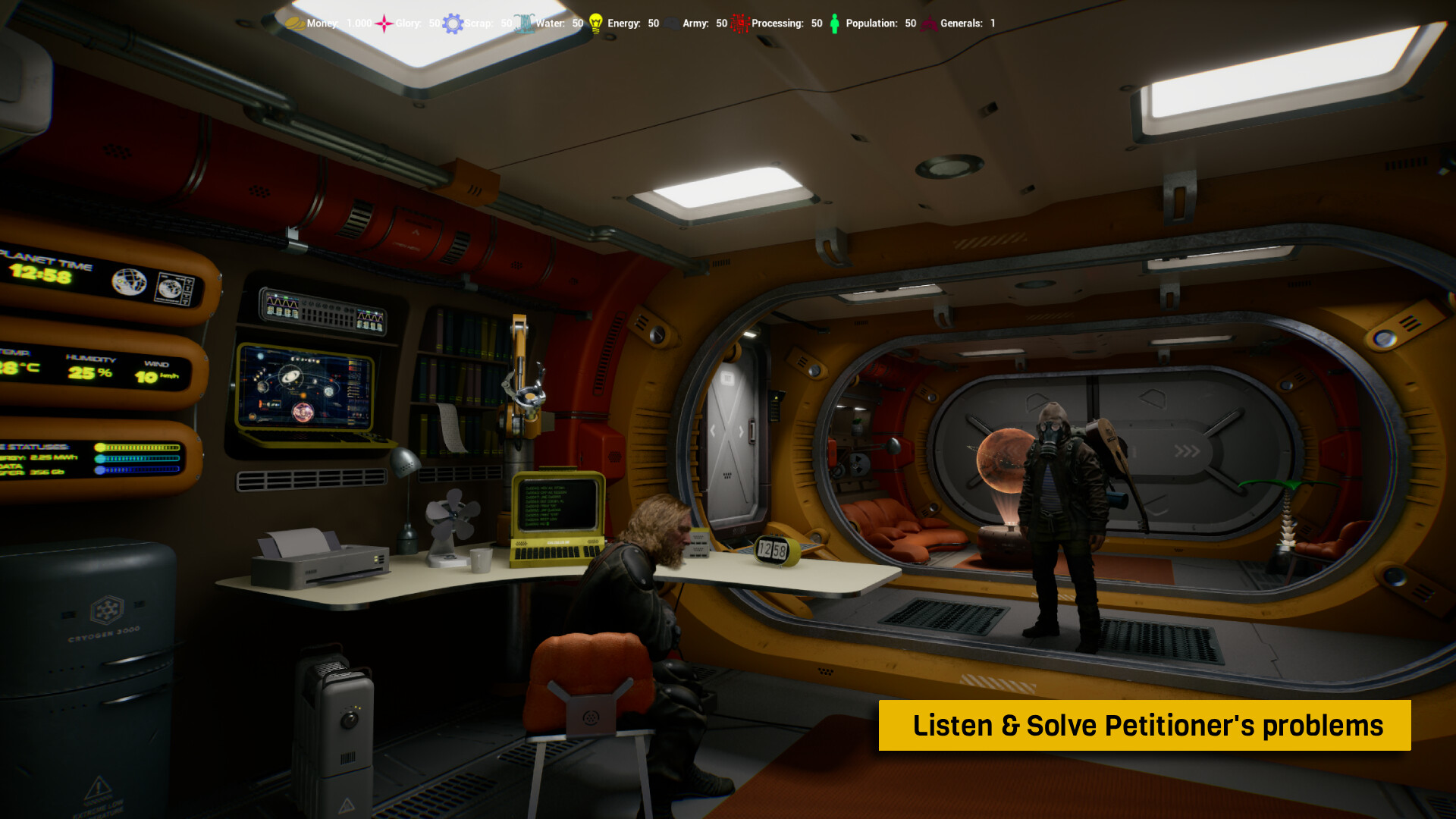Select the Army helmet icon
The image size is (1456, 819).
point(672,24)
